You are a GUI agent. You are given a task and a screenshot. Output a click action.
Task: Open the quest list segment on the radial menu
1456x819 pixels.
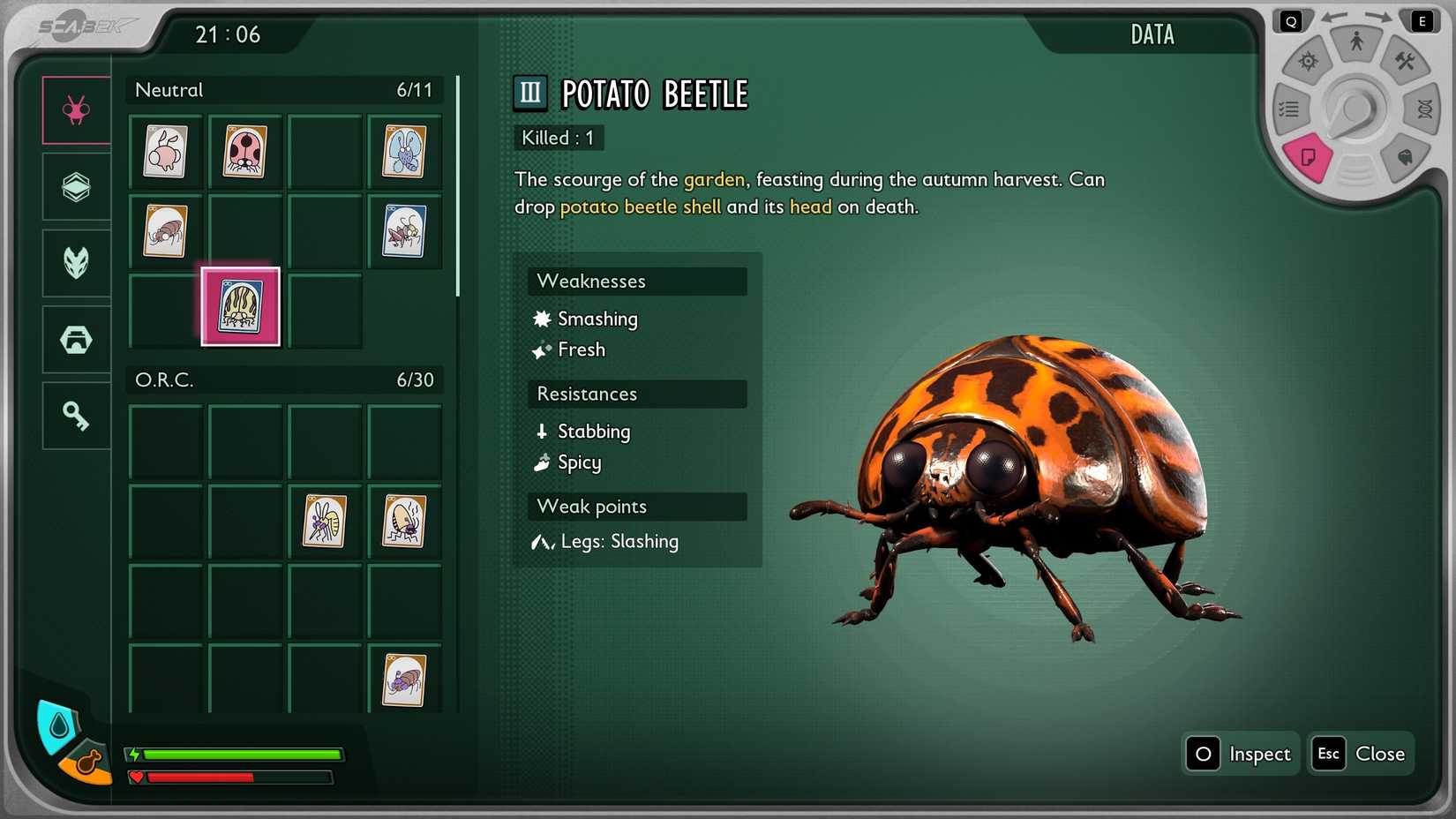coord(1289,109)
